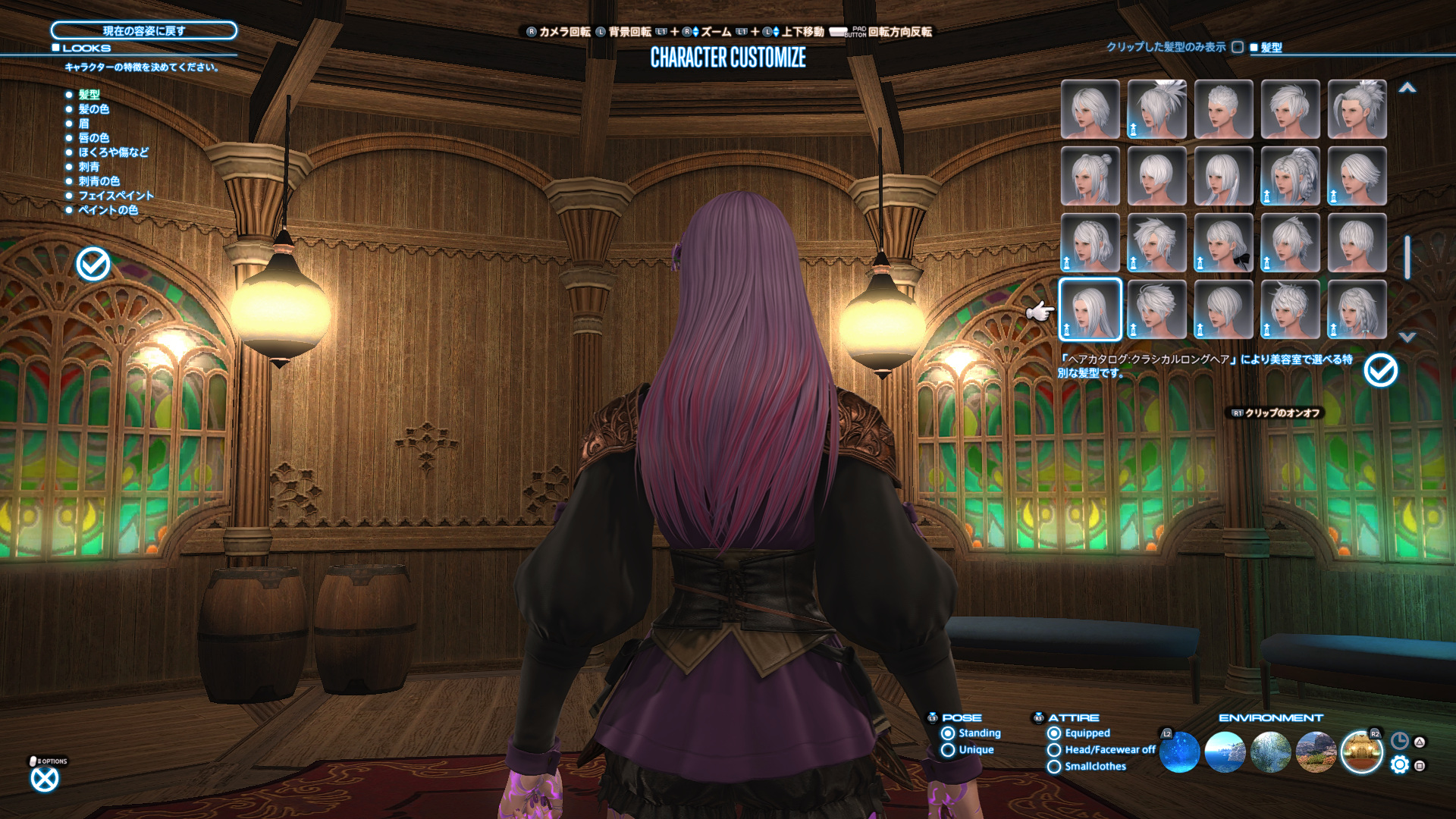The height and width of the screenshot is (819, 1456).
Task: Switch attire to Smallclothes
Action: pos(1054,767)
